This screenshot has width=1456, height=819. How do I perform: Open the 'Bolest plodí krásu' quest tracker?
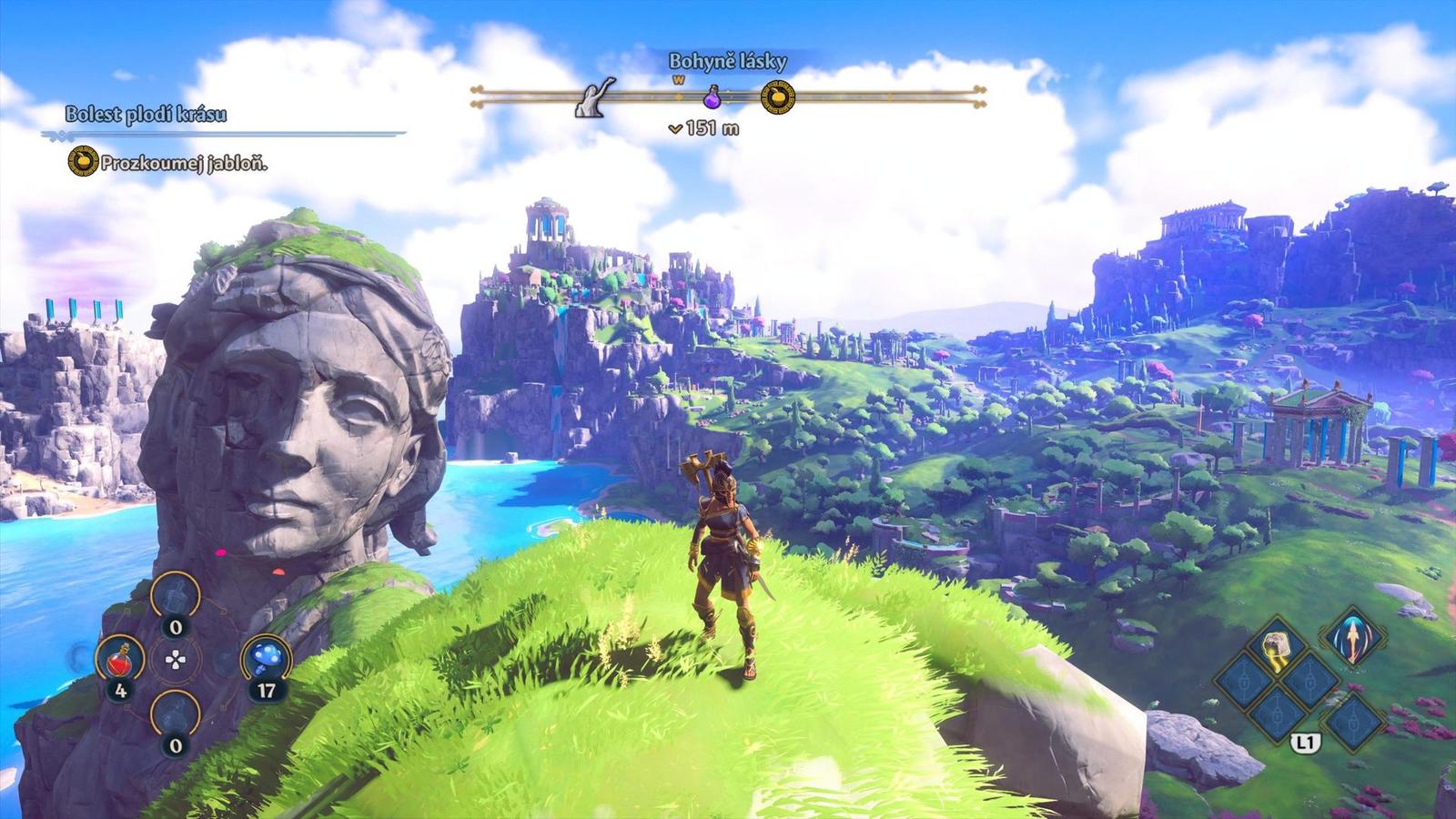click(146, 115)
